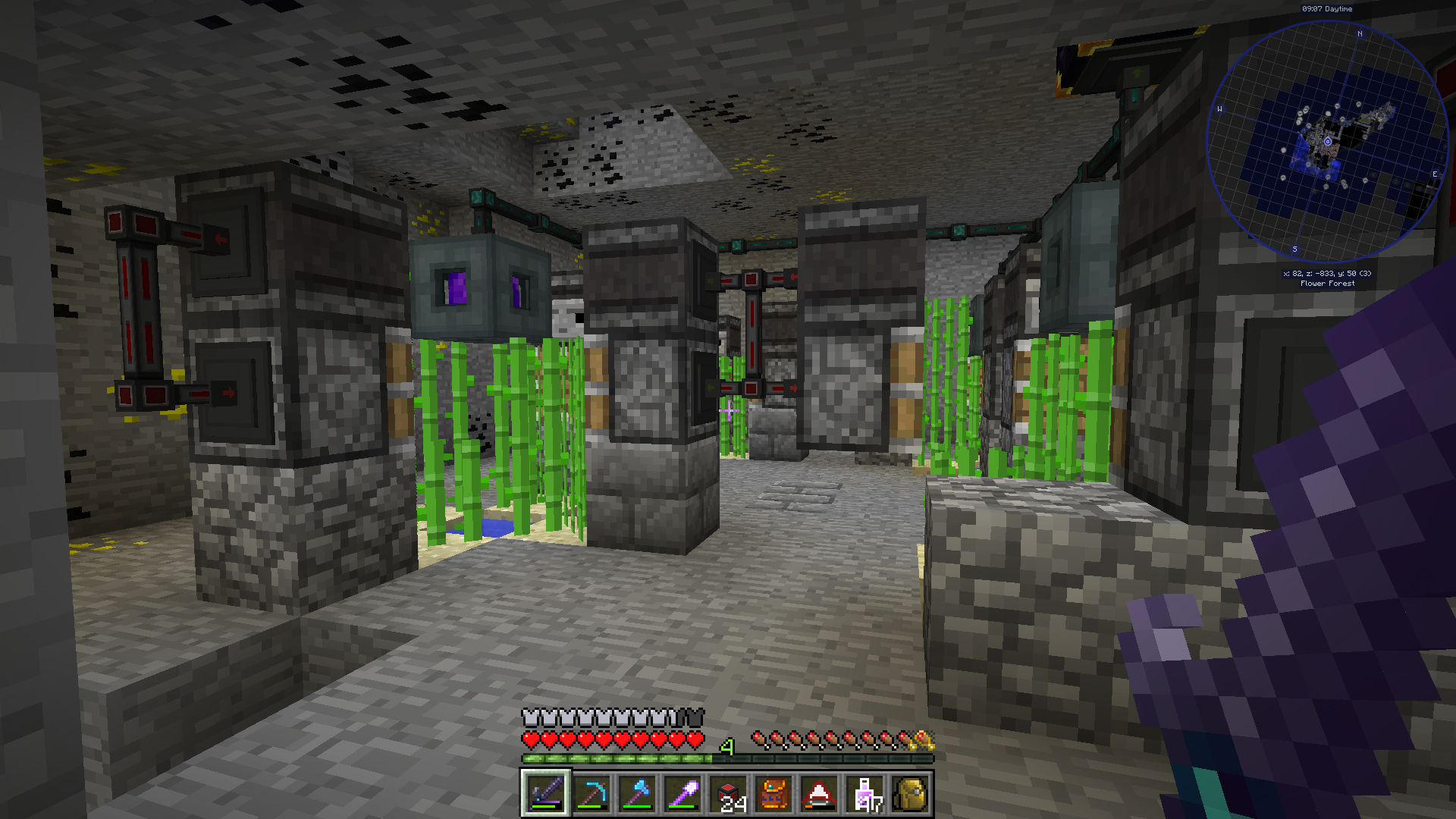Choose the pink potion bottle slot

(864, 794)
